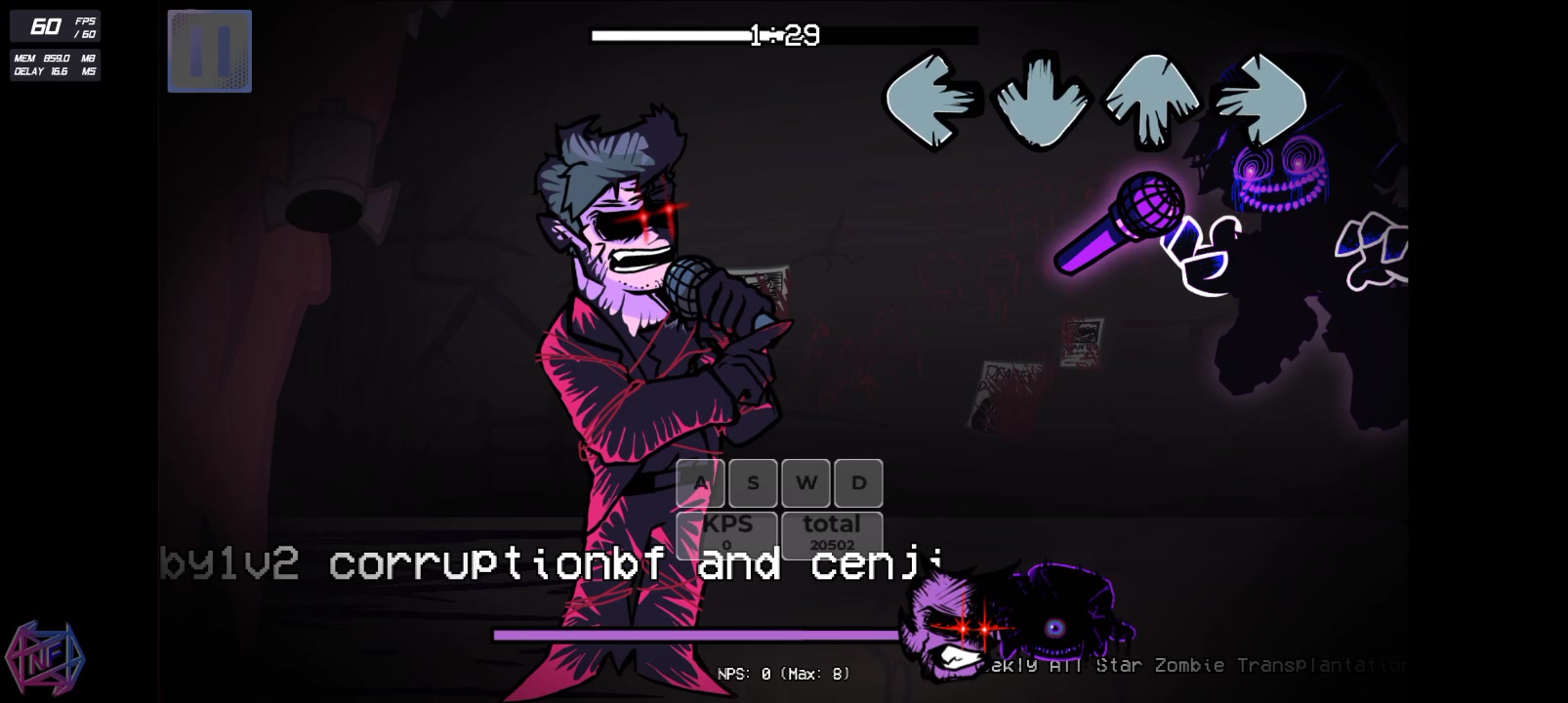Tap the up arrow note receptor
The image size is (1568, 703).
pyautogui.click(x=1152, y=98)
